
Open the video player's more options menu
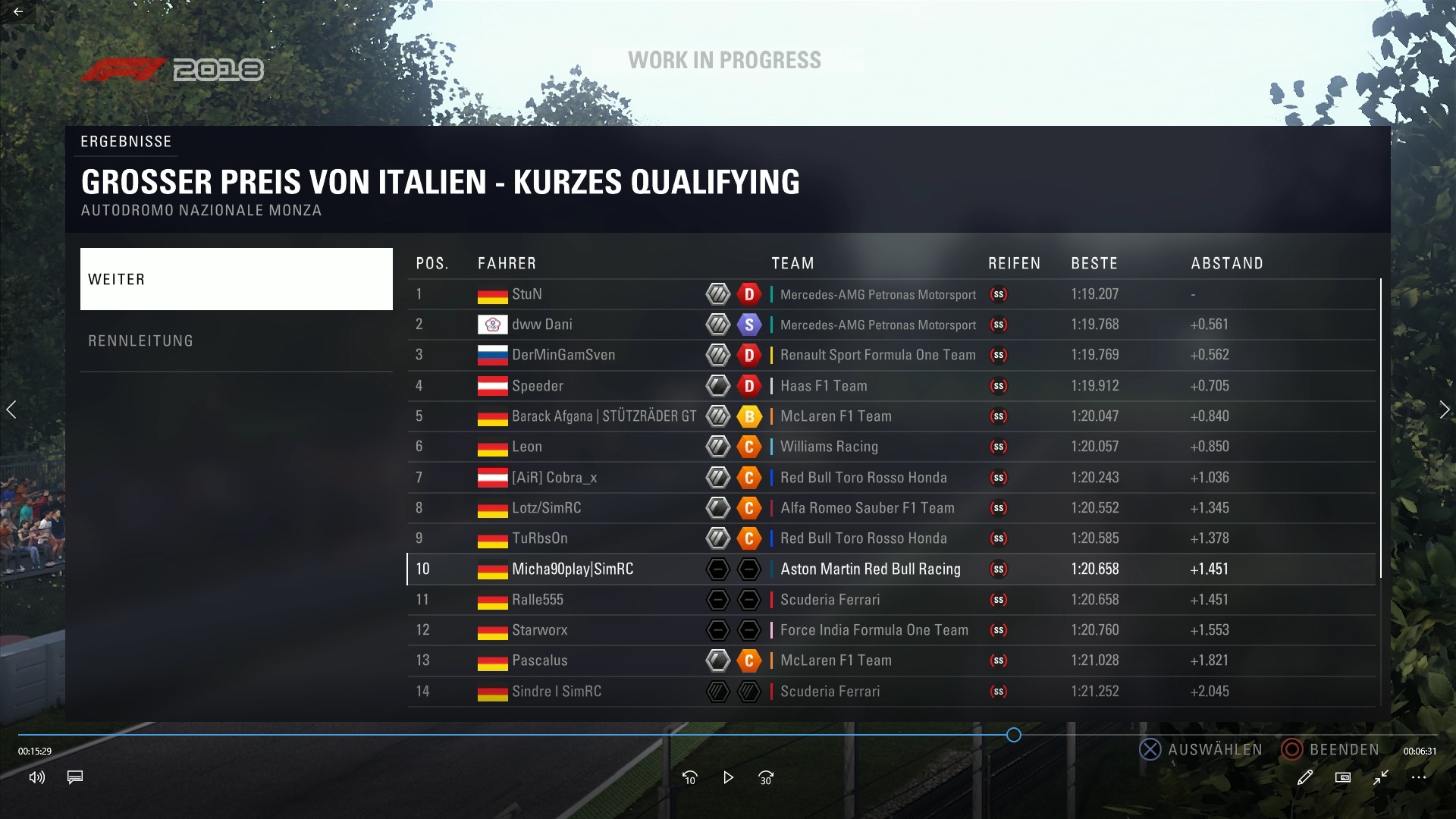point(1419,777)
